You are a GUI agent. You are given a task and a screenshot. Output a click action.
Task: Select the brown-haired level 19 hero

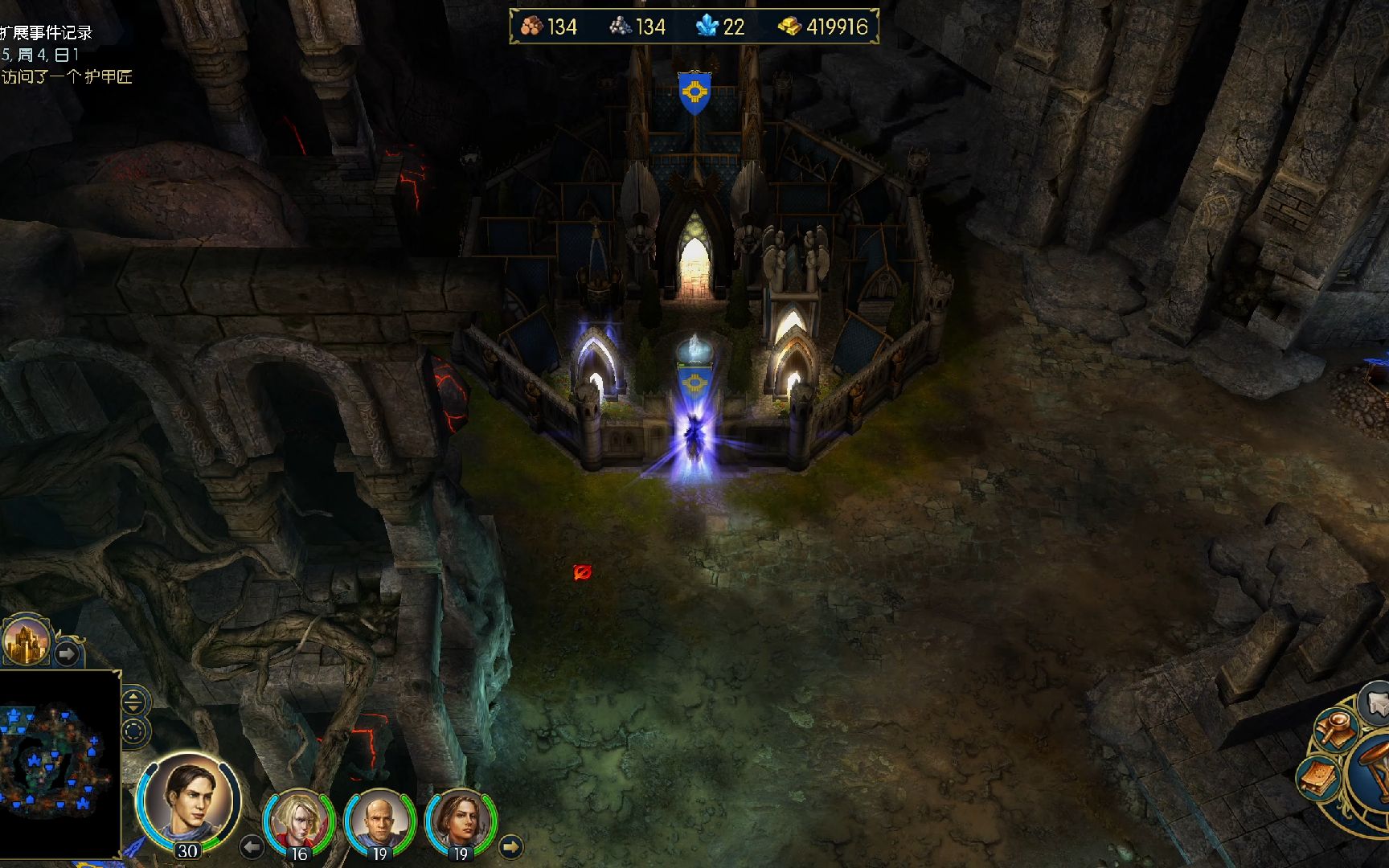[461, 821]
